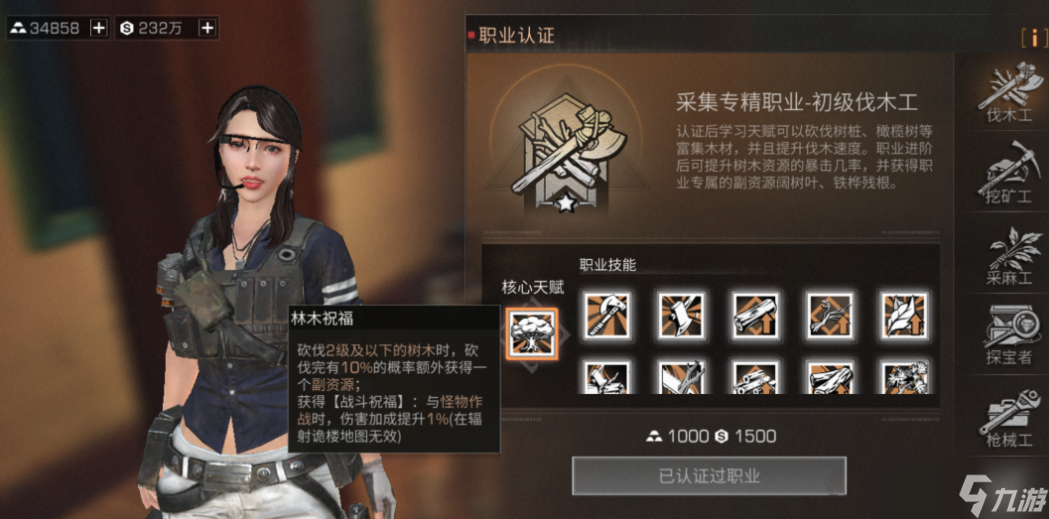Choose the 枪械工 profession tab
This screenshot has height=519, width=1049.
click(x=1007, y=417)
